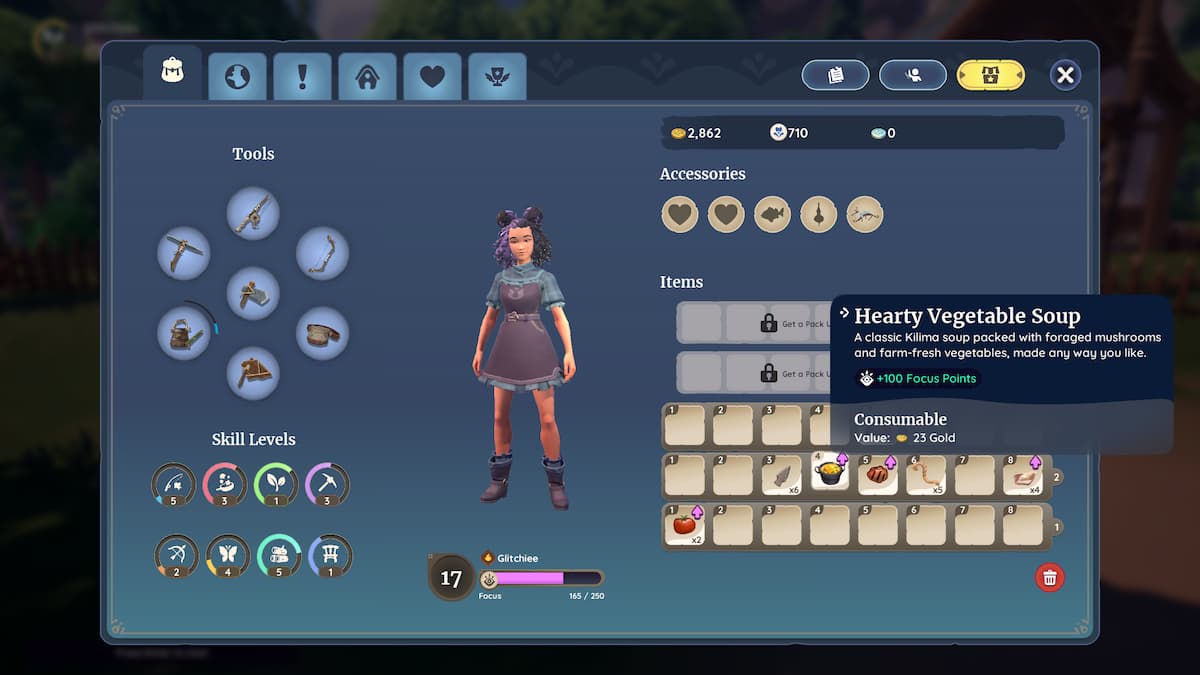Switch to the trophy accomplishments tab
This screenshot has width=1200, height=675.
497,76
